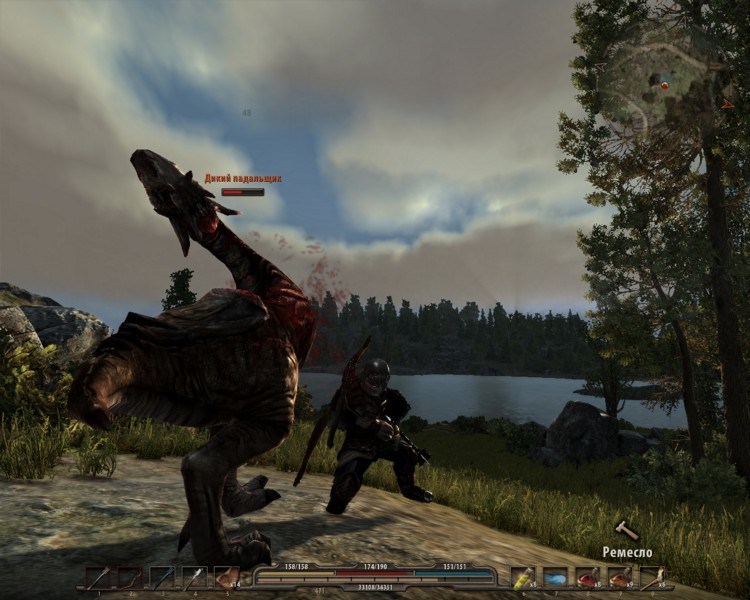The height and width of the screenshot is (600, 750).
Task: Activate the glowing blue item in slot 7
Action: [x=555, y=577]
